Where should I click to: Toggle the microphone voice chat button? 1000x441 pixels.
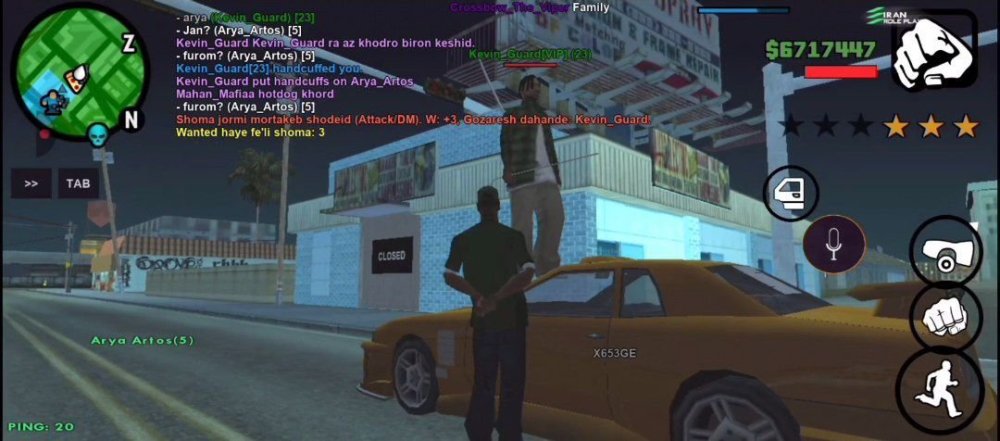(x=834, y=244)
